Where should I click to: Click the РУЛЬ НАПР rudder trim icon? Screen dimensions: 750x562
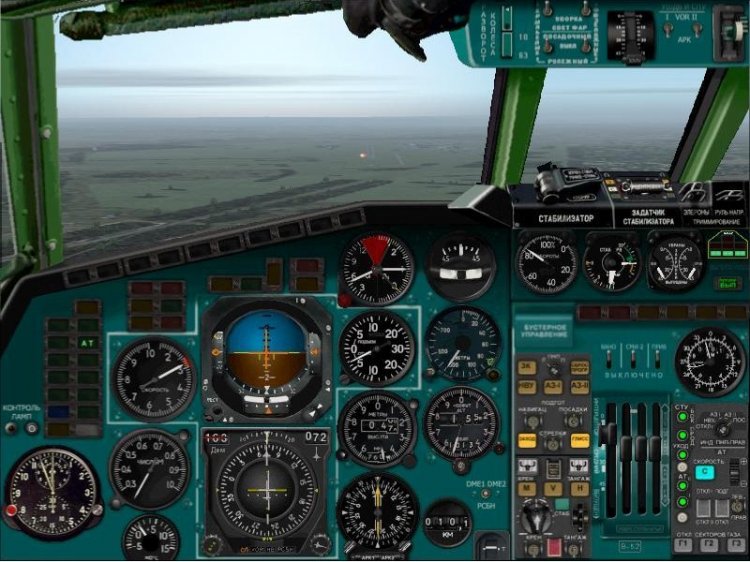point(730,194)
